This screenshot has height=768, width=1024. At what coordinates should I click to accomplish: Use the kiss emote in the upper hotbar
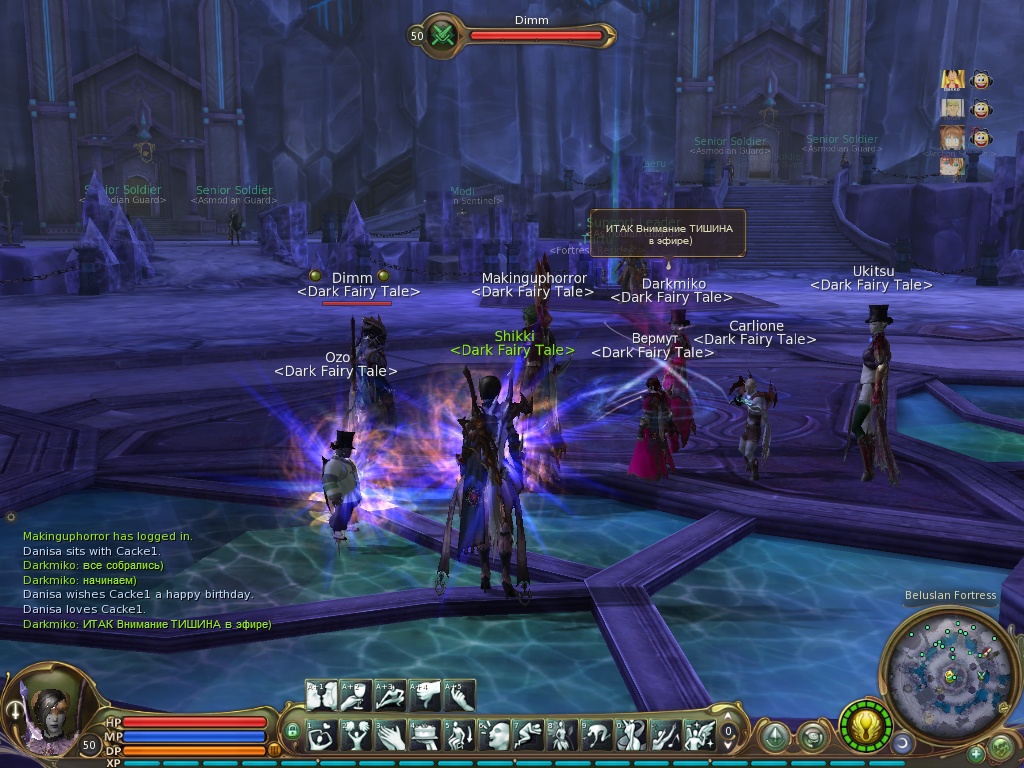click(x=322, y=695)
